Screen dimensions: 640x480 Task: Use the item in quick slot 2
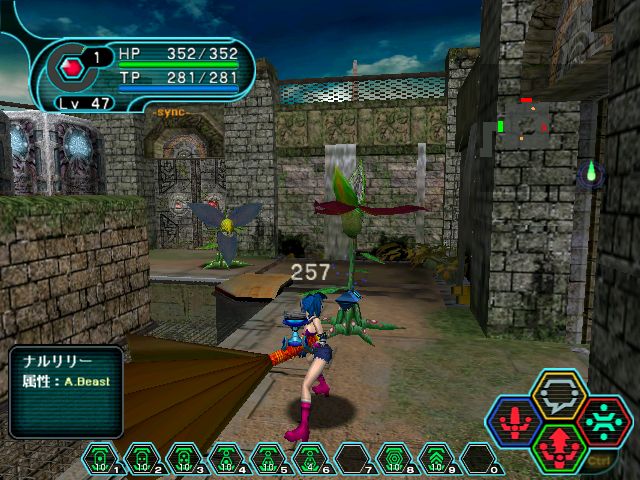(x=141, y=459)
